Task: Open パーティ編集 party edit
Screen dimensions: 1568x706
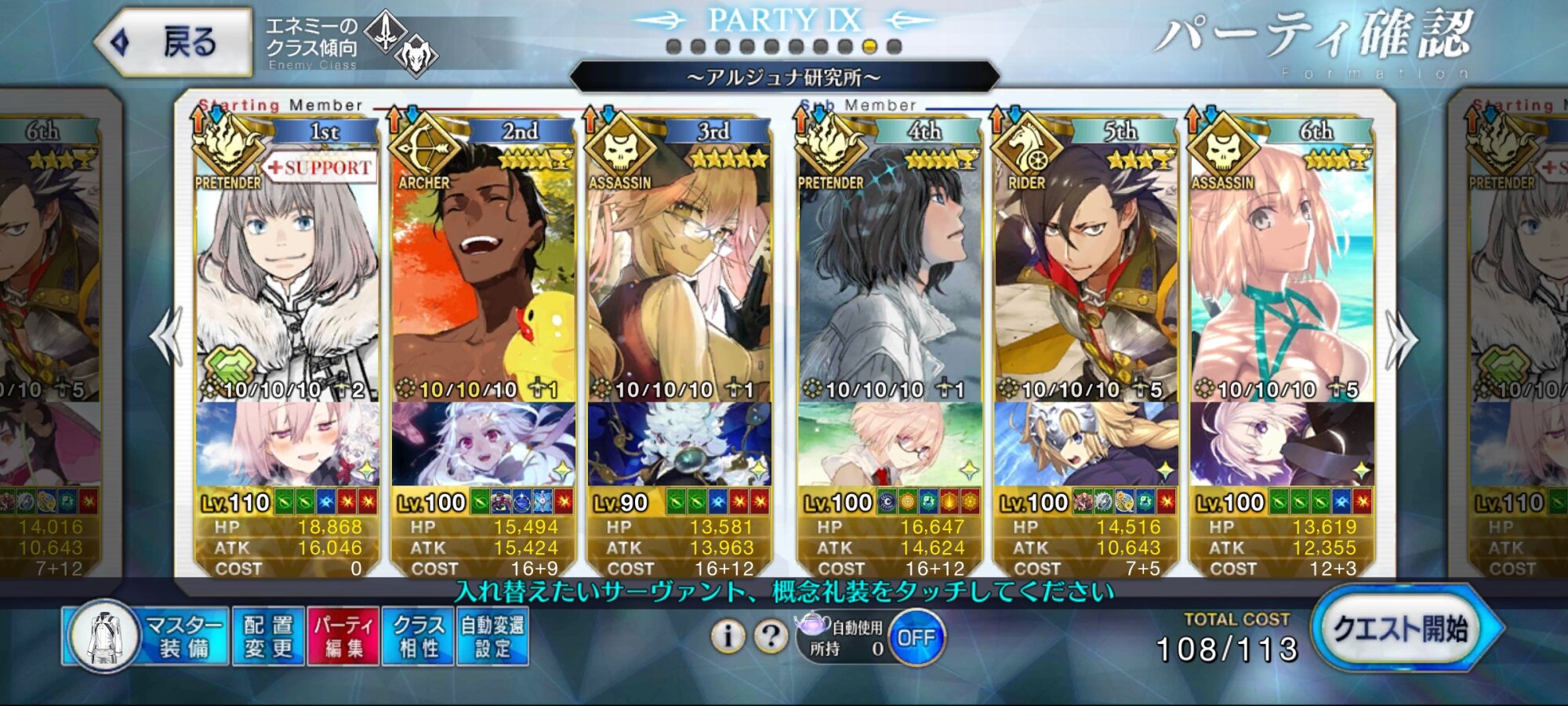Action: click(343, 636)
